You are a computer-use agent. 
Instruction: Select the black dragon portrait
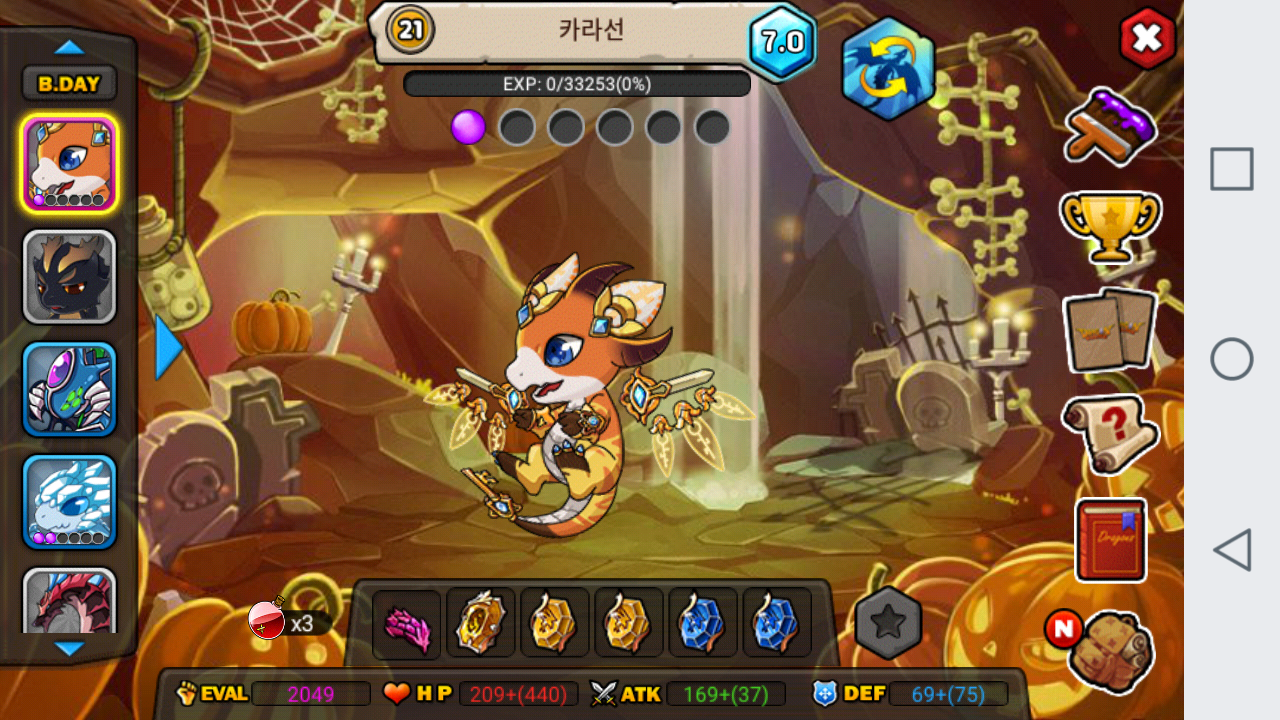[69, 277]
